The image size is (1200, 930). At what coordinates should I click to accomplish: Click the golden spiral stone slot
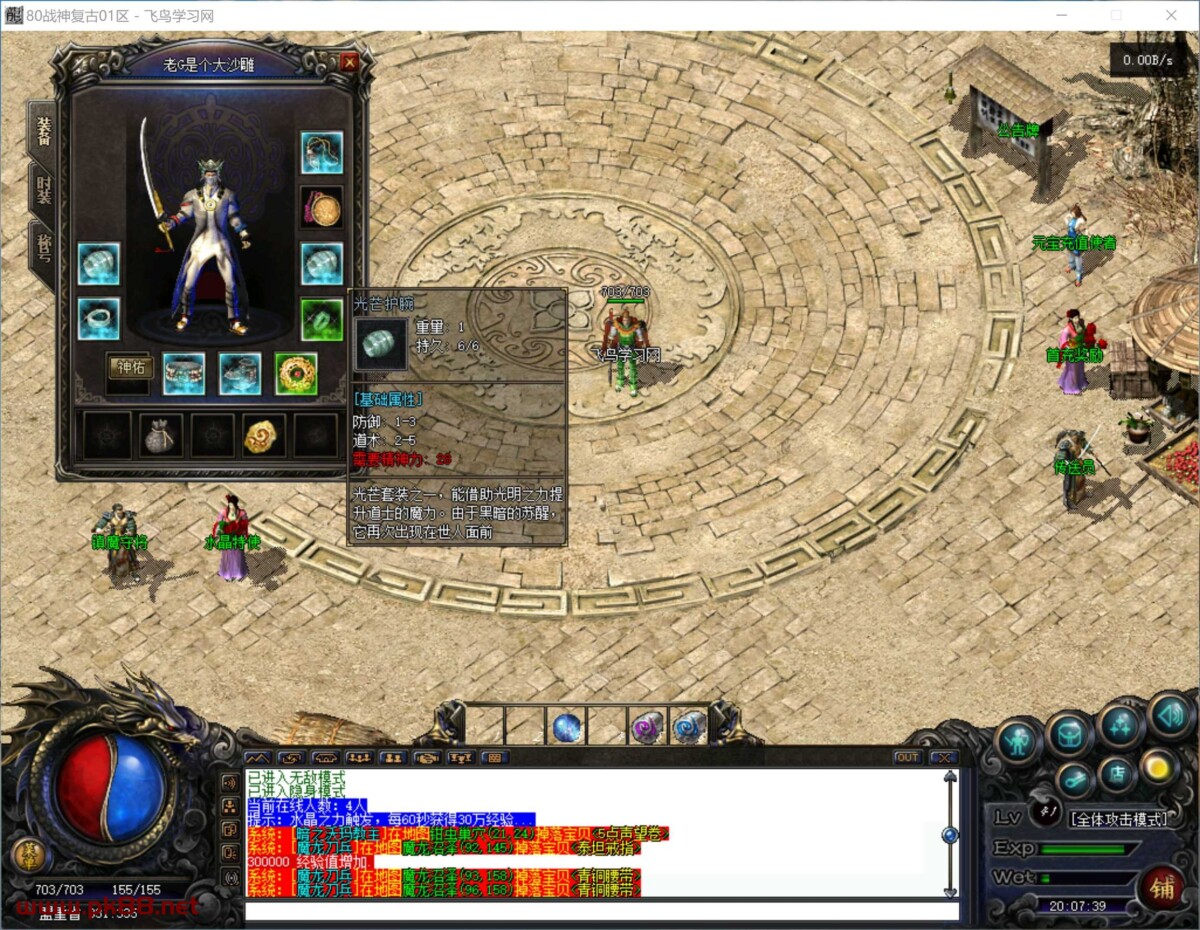[264, 435]
